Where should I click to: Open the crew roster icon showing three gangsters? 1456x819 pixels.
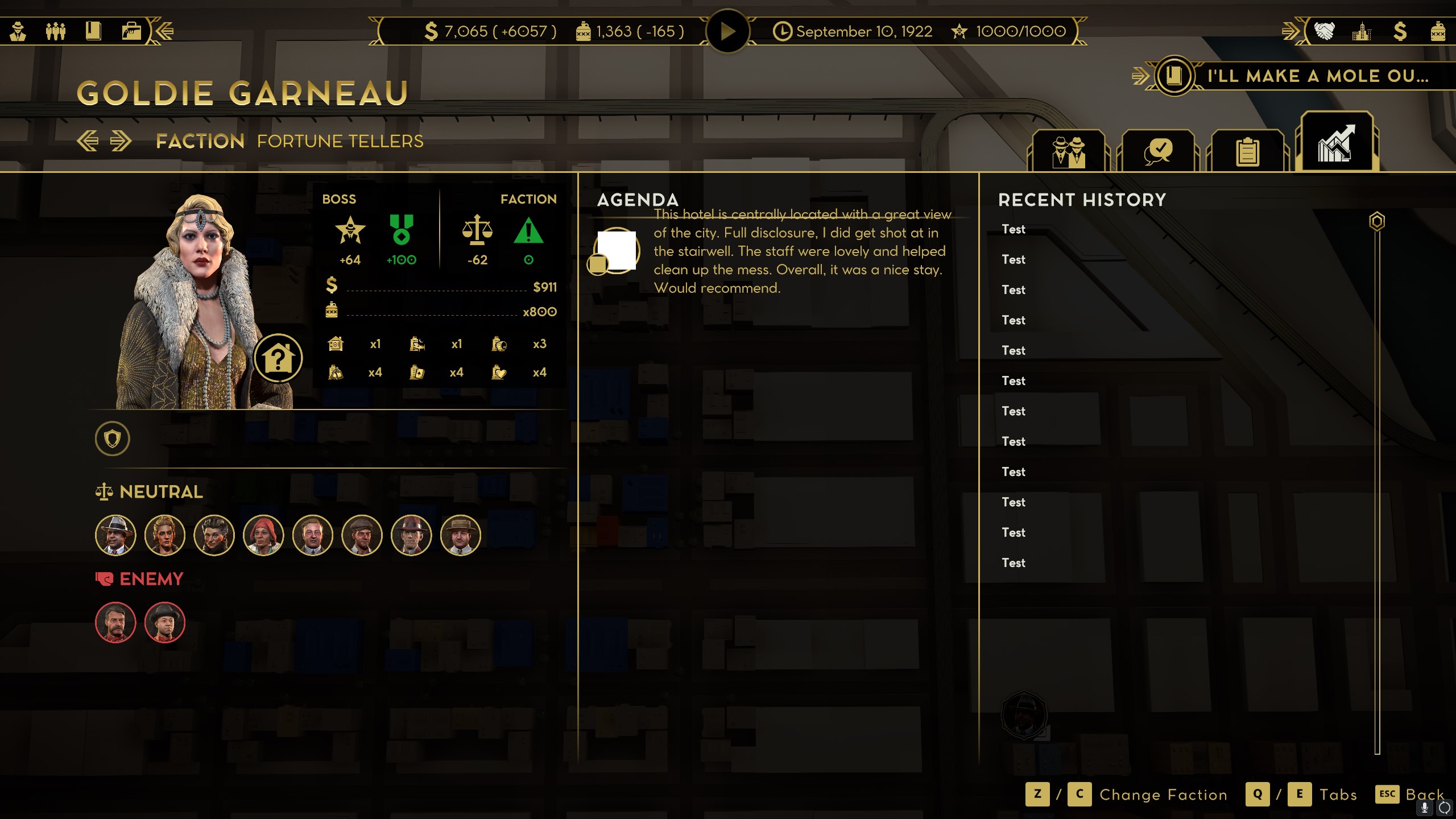tap(57, 31)
